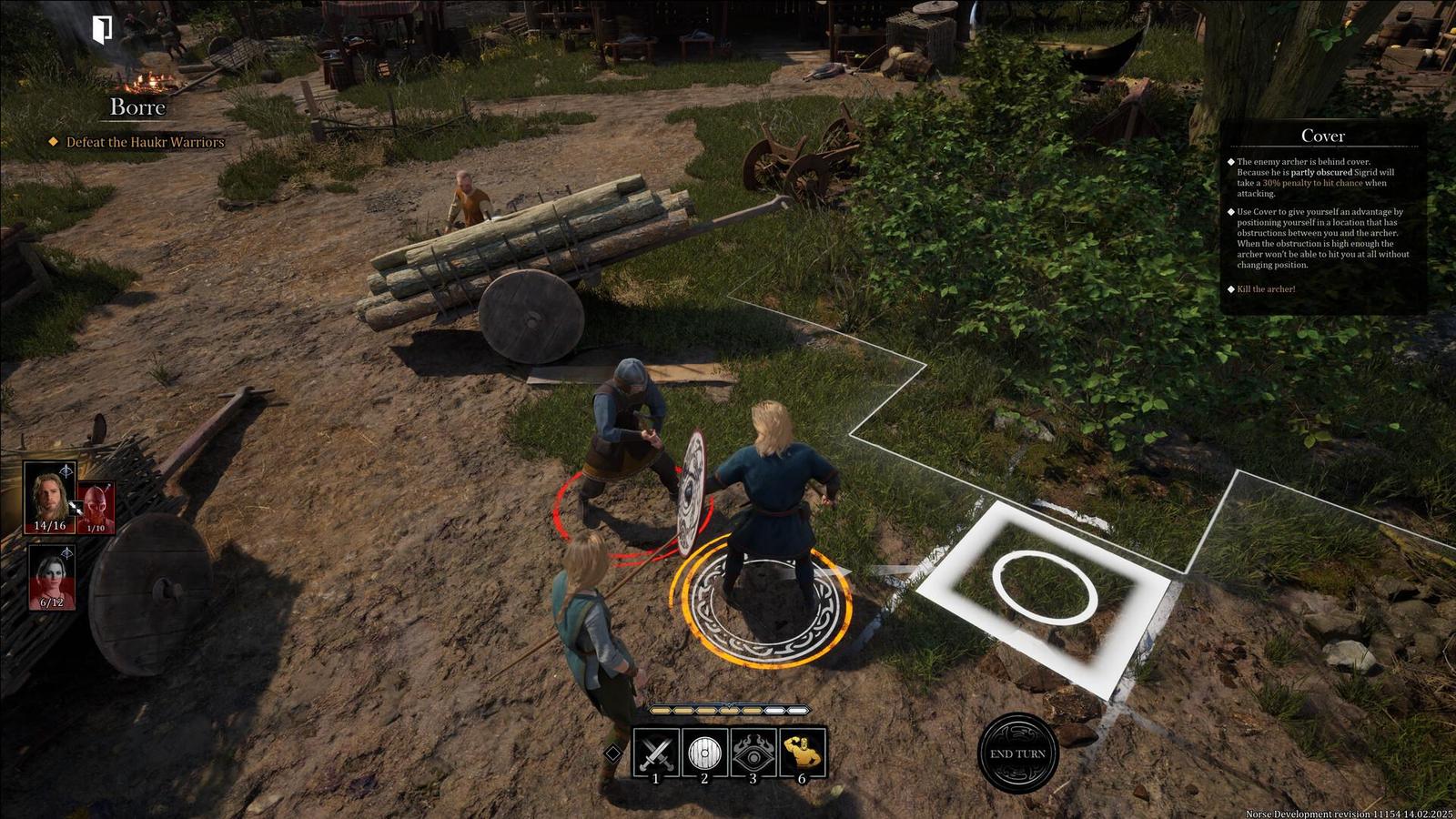Click the diamond marker beside 'Defeat the Haukr Warriors'
1456x819 pixels.
[x=54, y=142]
